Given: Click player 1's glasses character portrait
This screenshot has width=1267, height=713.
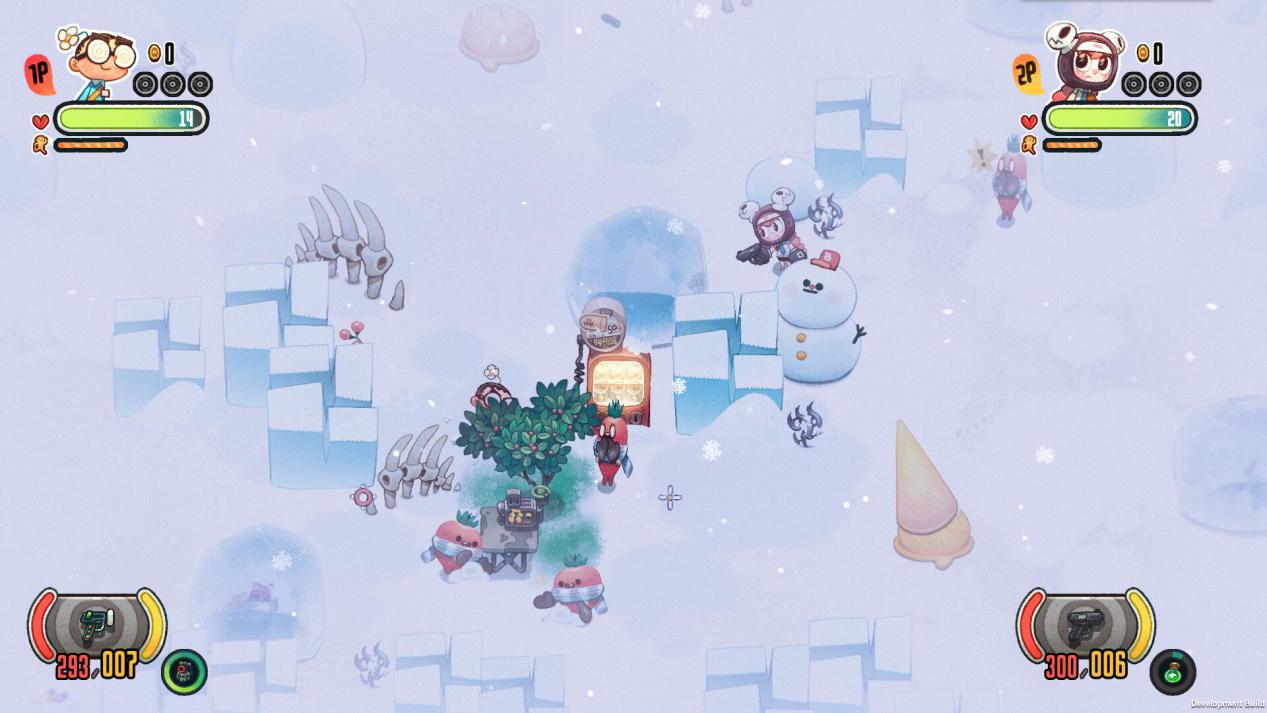Looking at the screenshot, I should pos(100,64).
